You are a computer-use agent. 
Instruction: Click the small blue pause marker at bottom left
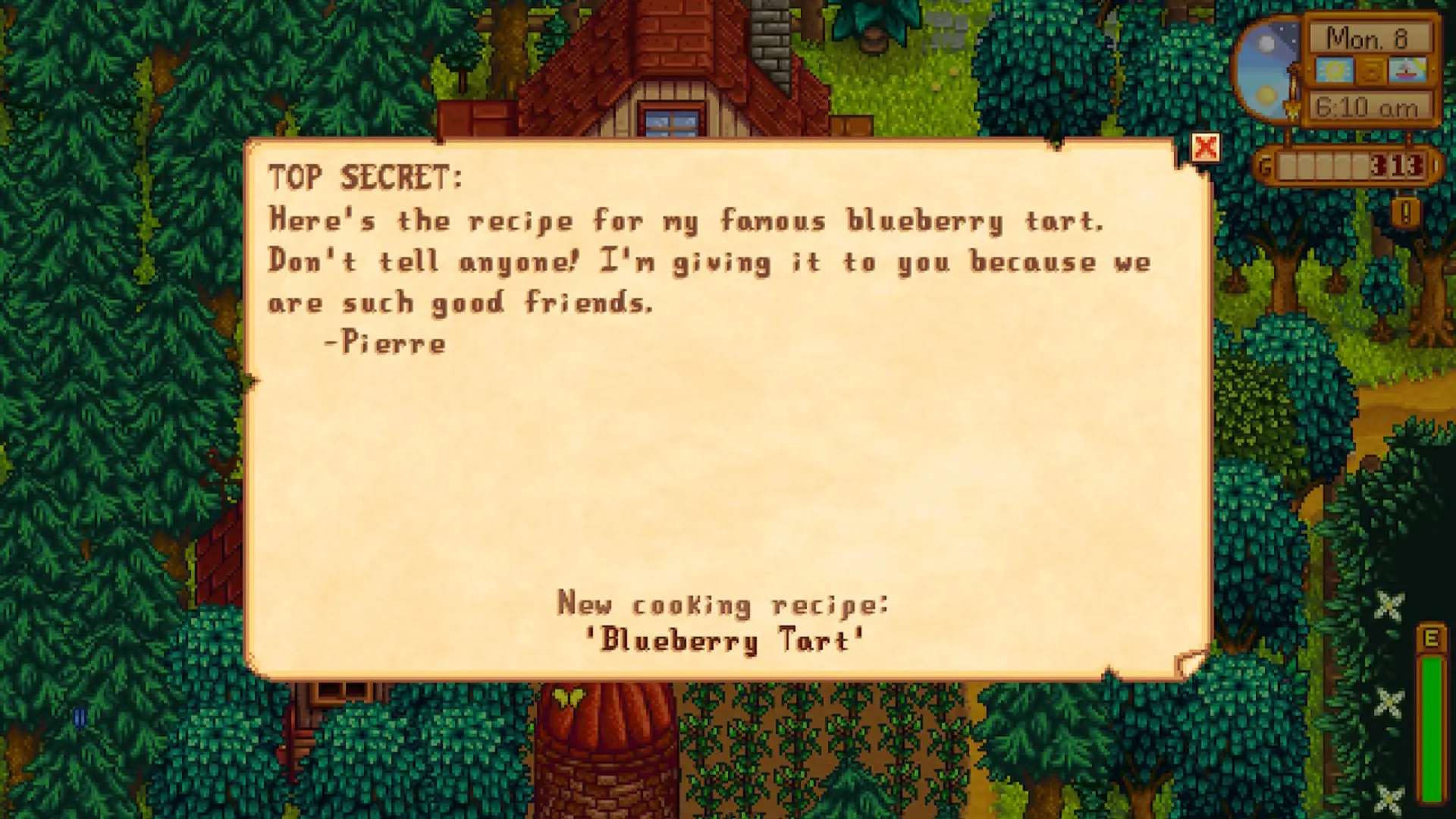81,717
